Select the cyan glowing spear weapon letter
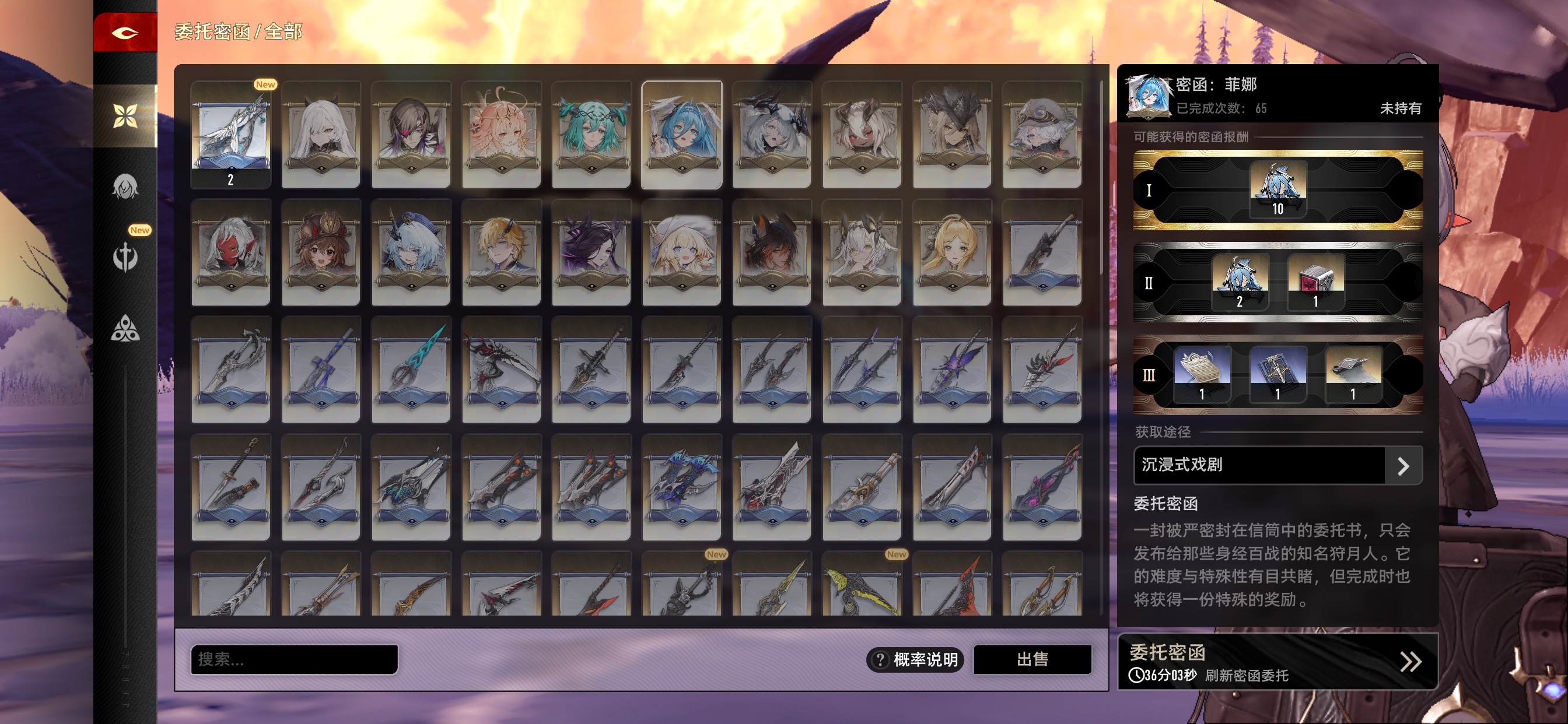 [411, 370]
